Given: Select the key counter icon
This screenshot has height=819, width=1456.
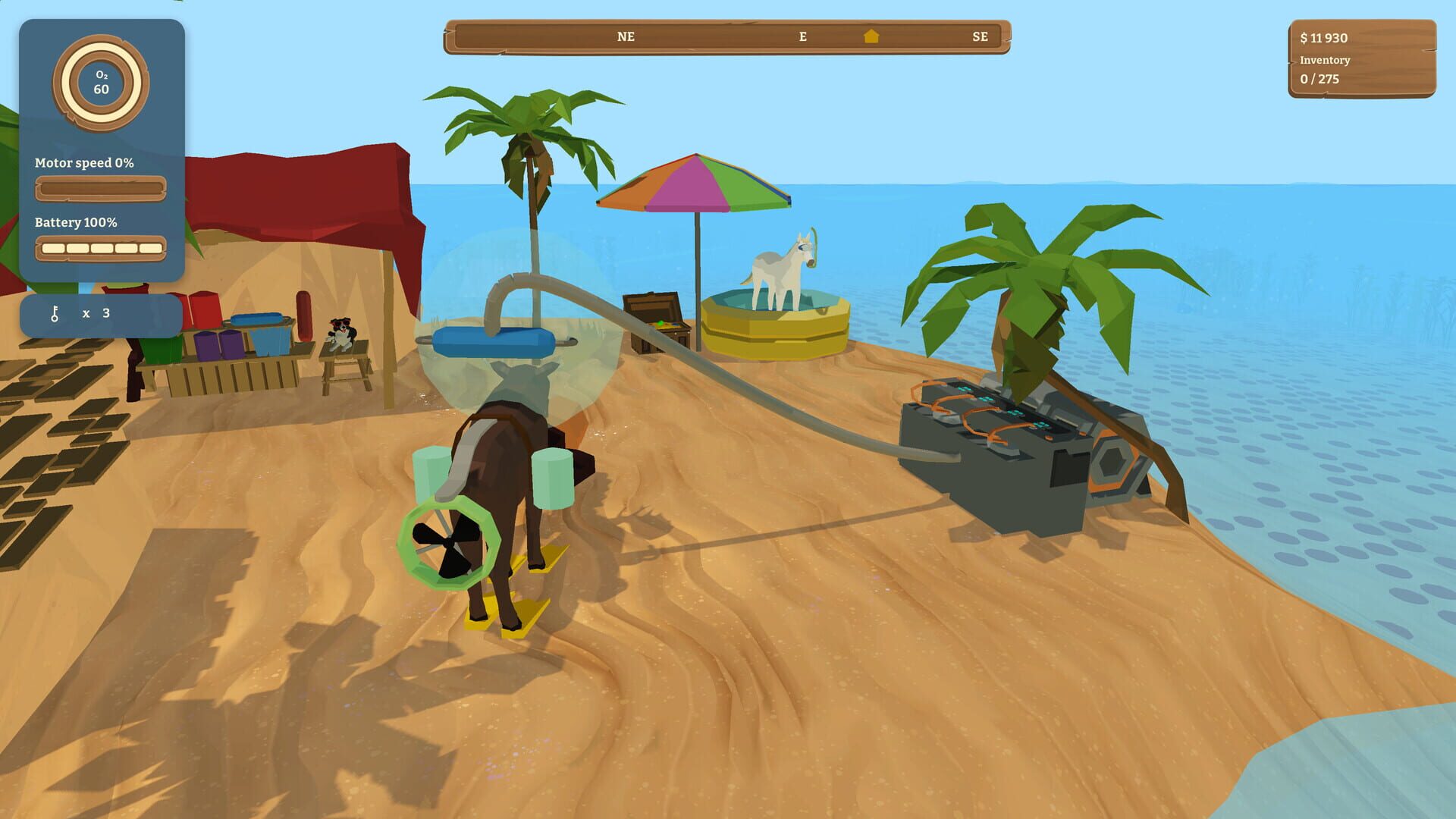Looking at the screenshot, I should click(x=55, y=312).
